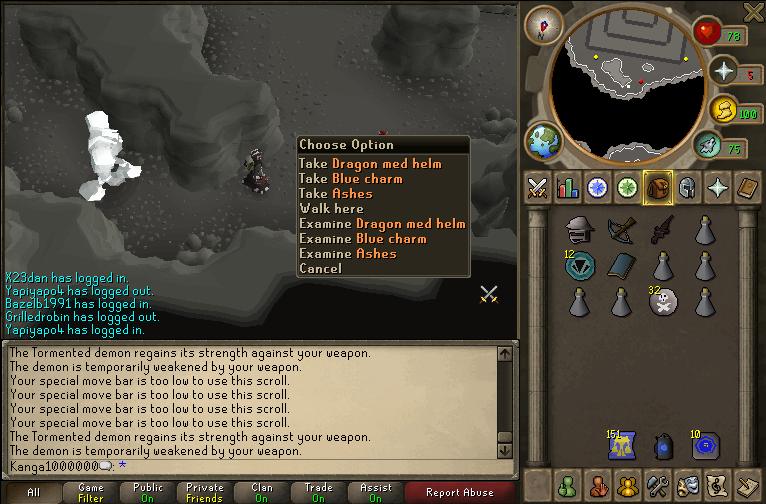
Task: Toggle the Public chat filter
Action: (x=148, y=492)
